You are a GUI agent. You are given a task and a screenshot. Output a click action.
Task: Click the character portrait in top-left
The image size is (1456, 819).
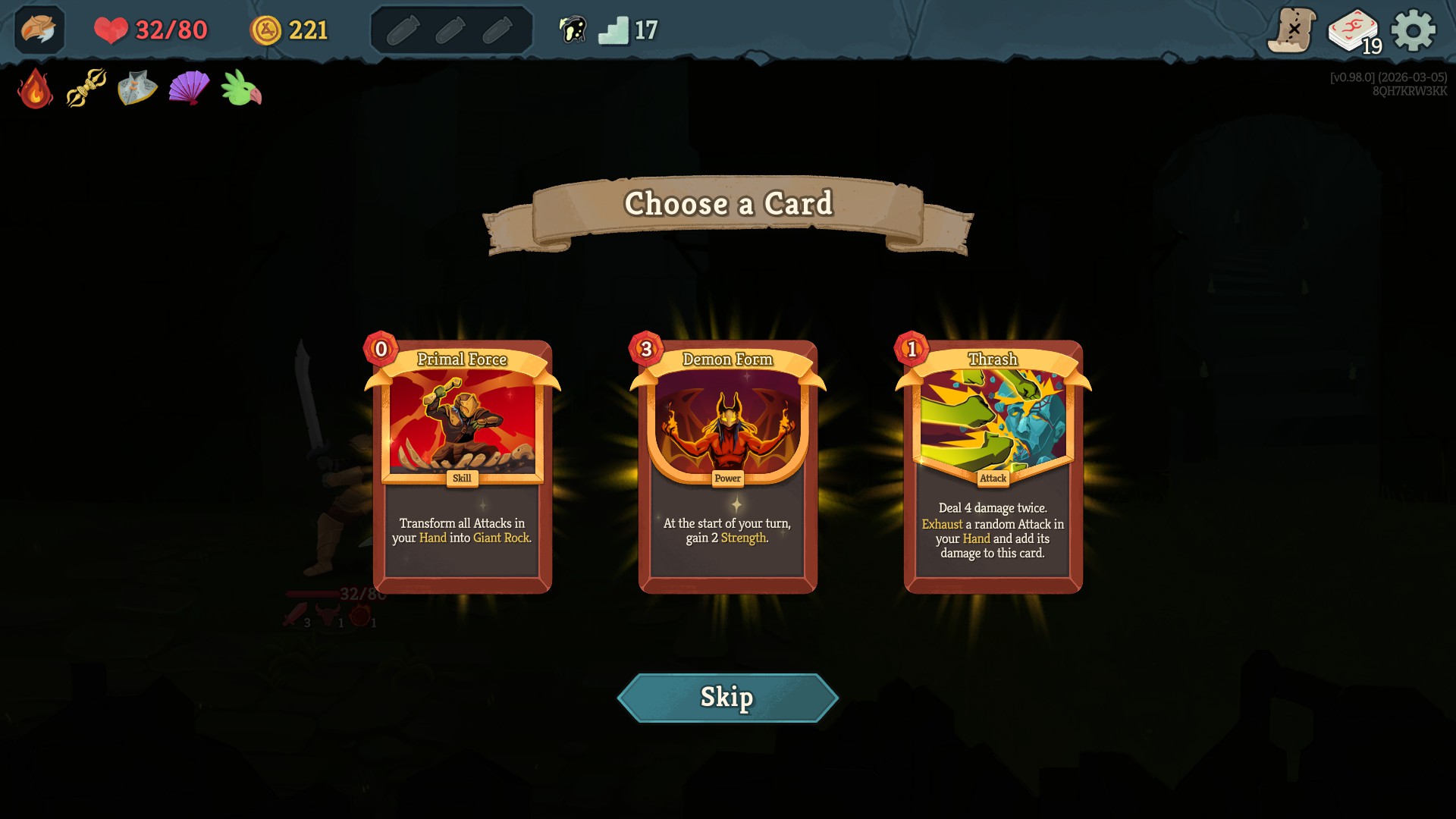pos(39,30)
